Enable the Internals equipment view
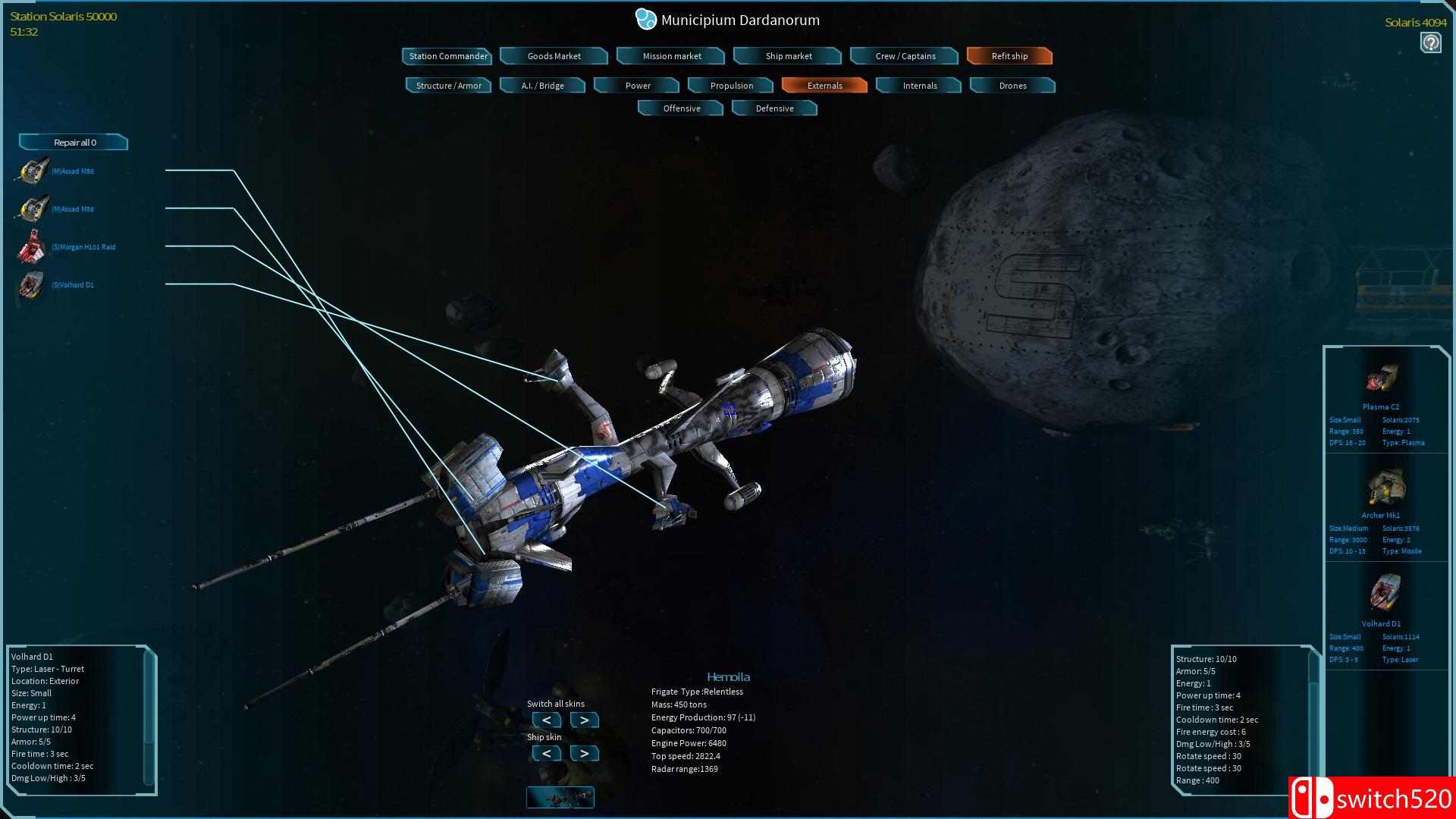 [x=918, y=85]
